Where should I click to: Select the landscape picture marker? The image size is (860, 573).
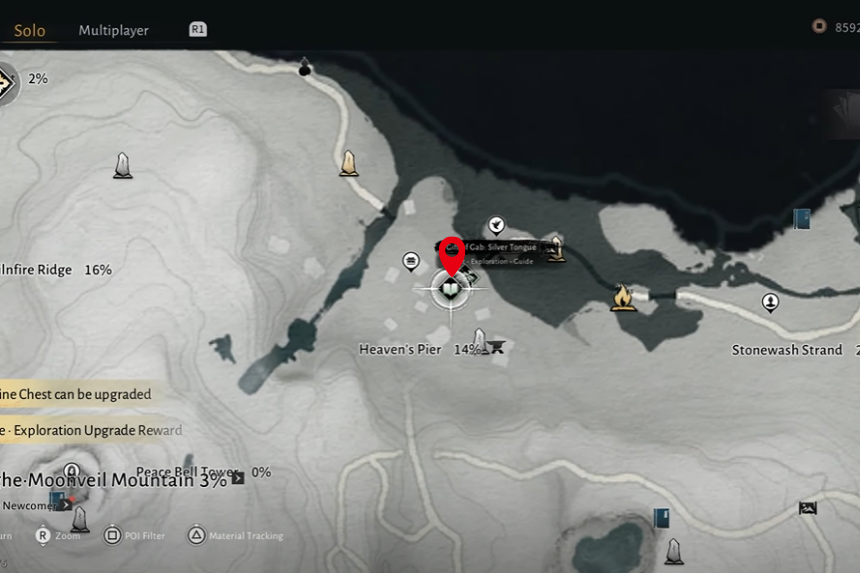pos(807,508)
